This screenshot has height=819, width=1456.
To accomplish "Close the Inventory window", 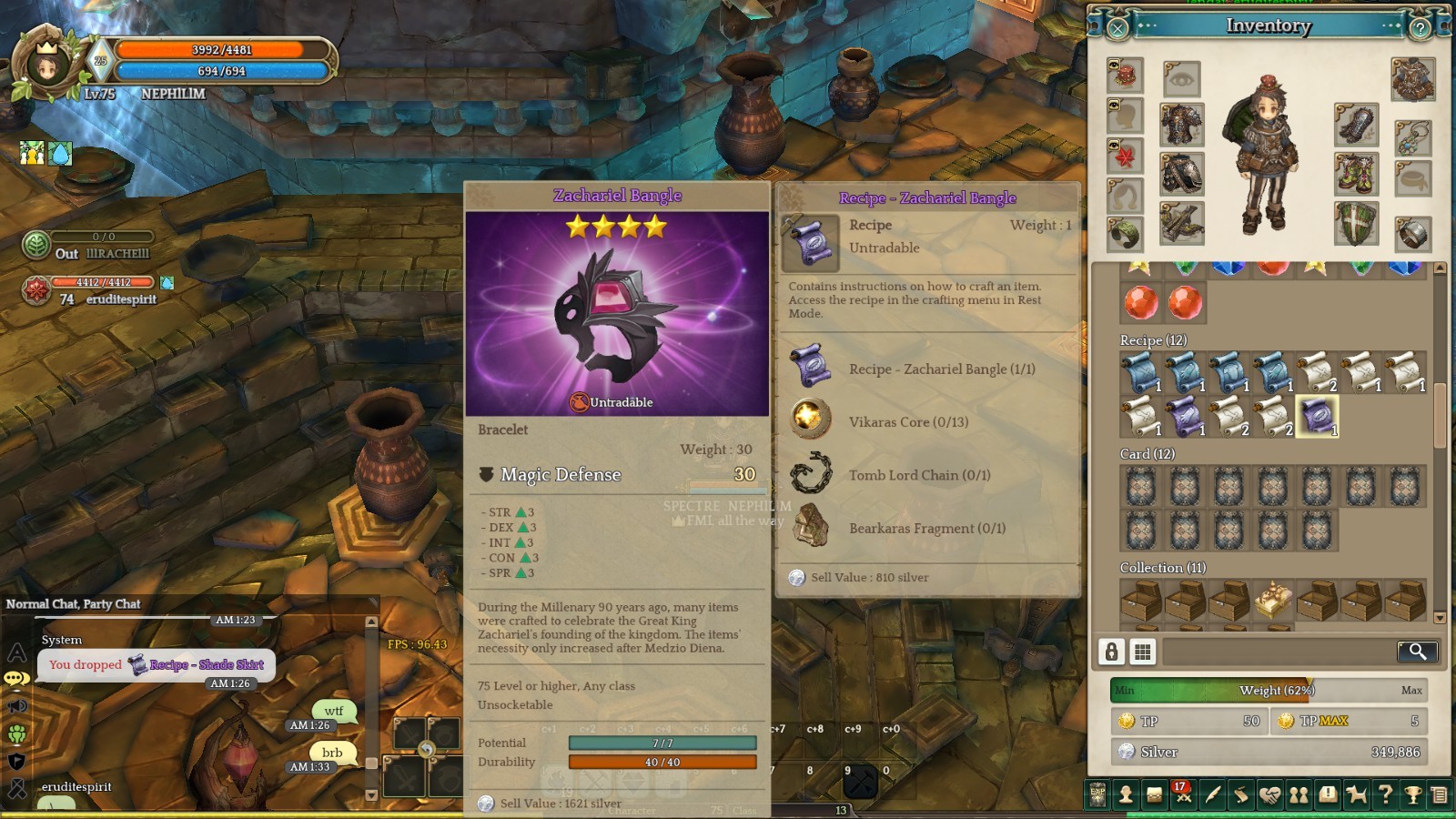I will 1118,28.
